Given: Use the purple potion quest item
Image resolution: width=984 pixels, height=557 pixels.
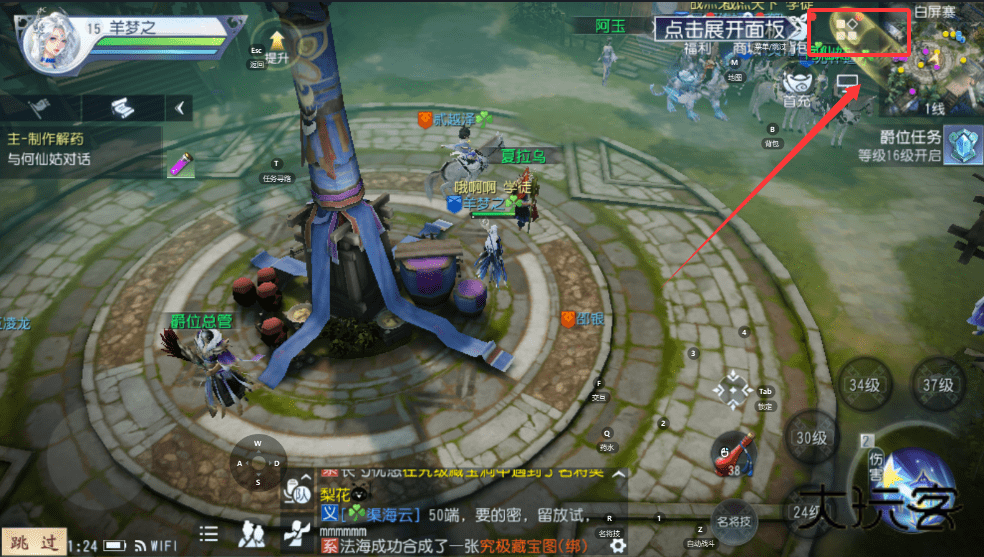Looking at the screenshot, I should tap(180, 164).
